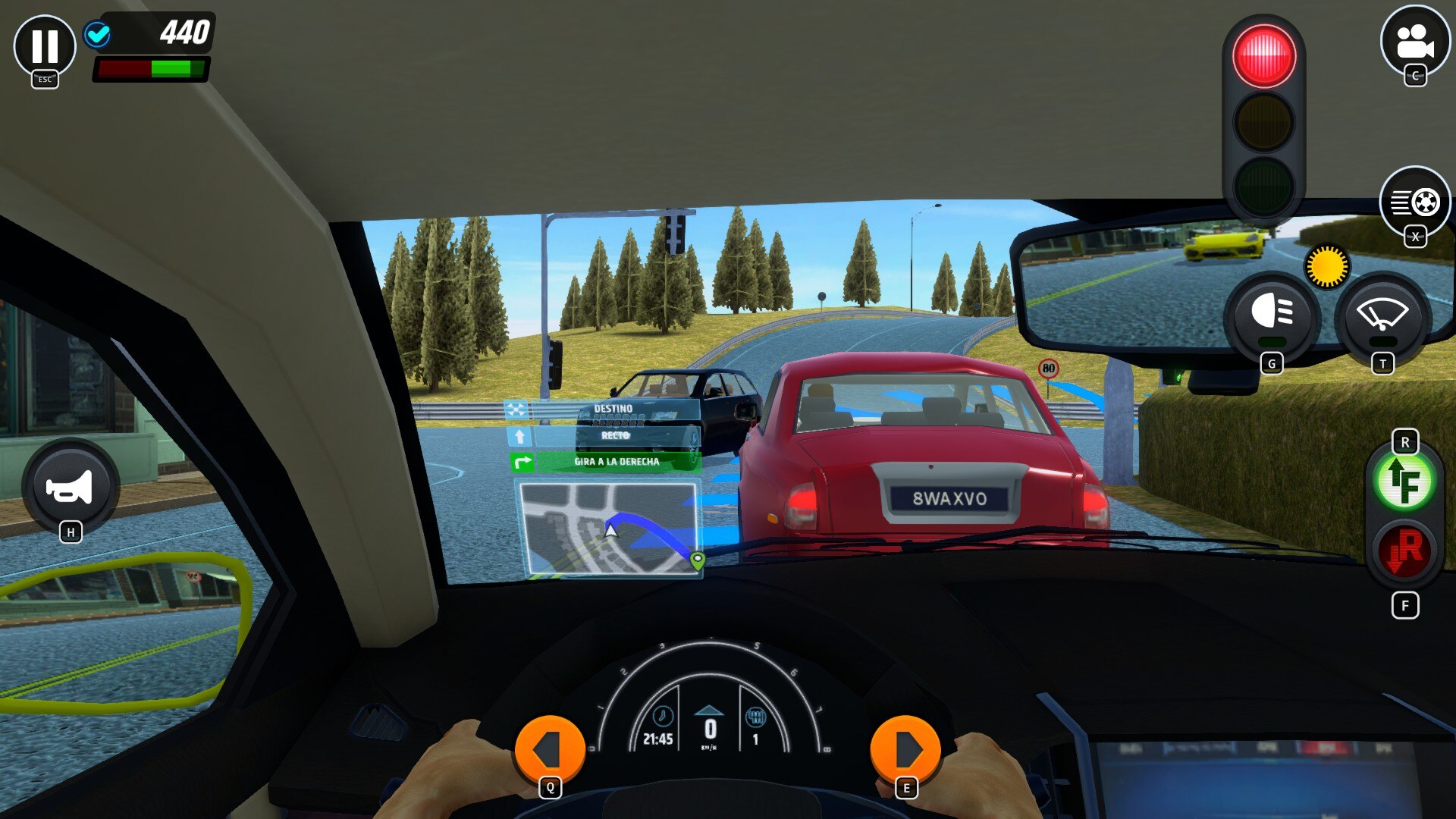Click the damage progress bar under the score
The width and height of the screenshot is (1456, 819).
coord(149,68)
